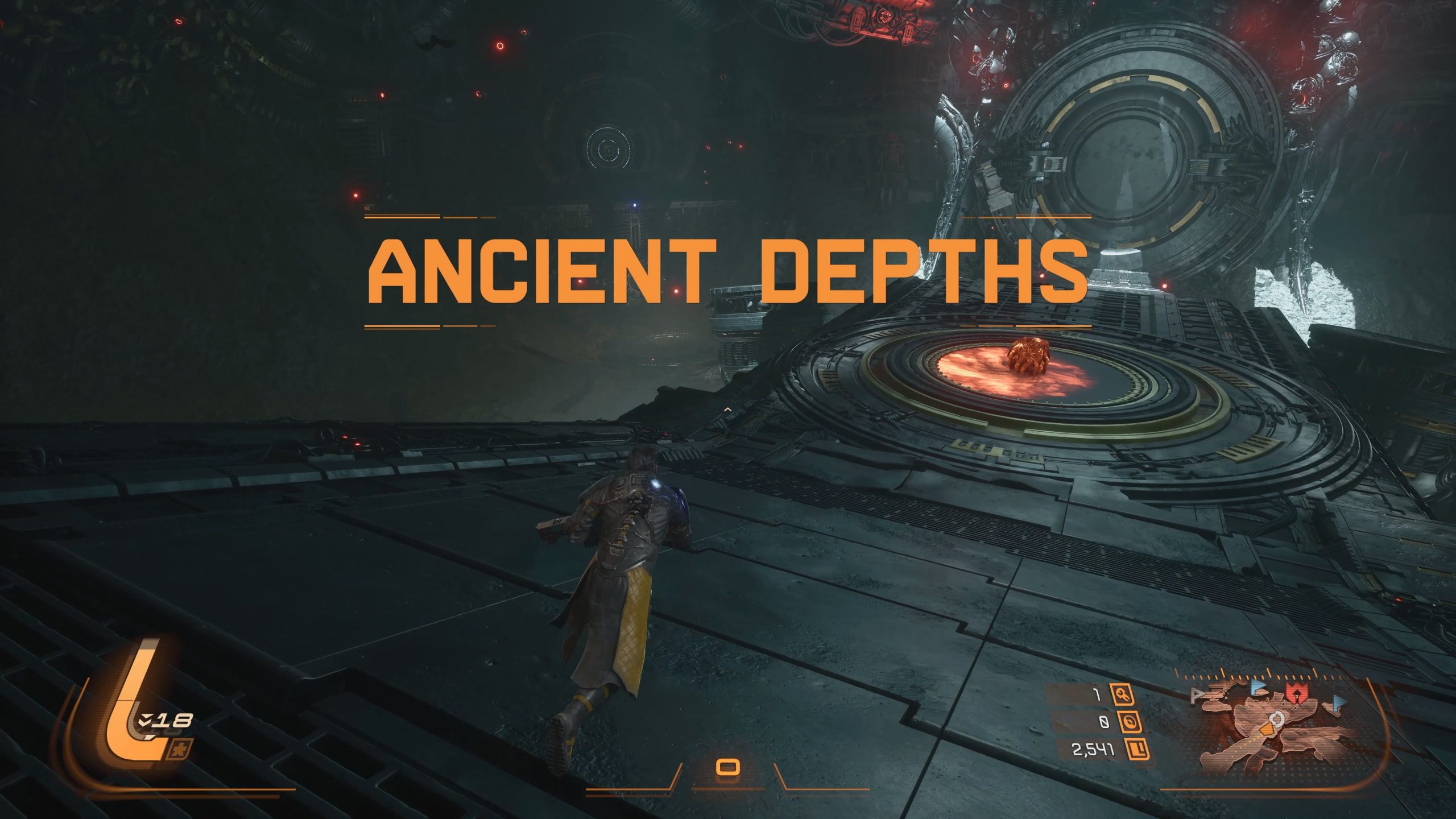Click the red enemy icon atop the minimap

[x=1297, y=692]
